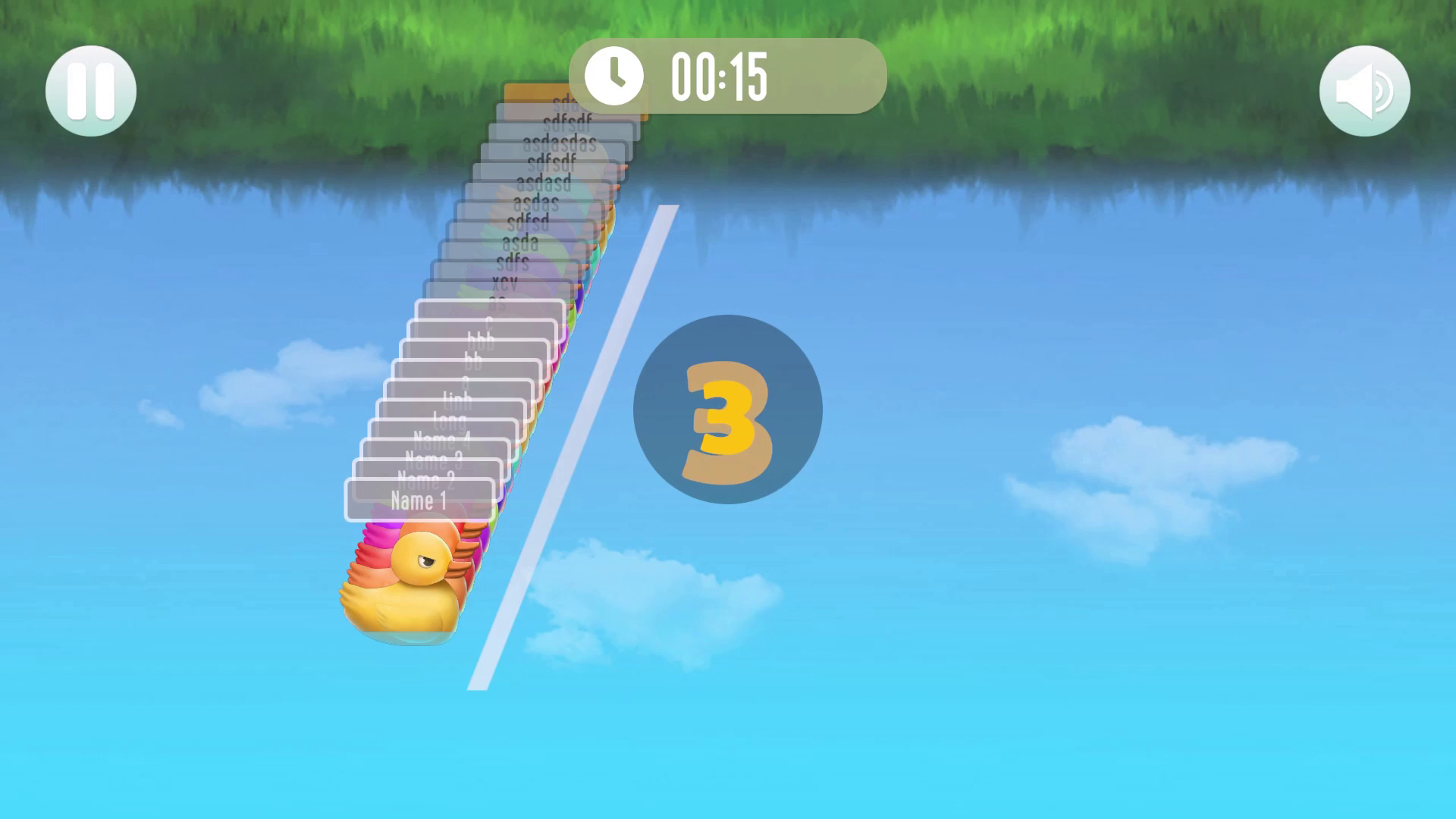This screenshot has height=819, width=1456.
Task: Click the asdasdas label near the top
Action: click(x=559, y=141)
